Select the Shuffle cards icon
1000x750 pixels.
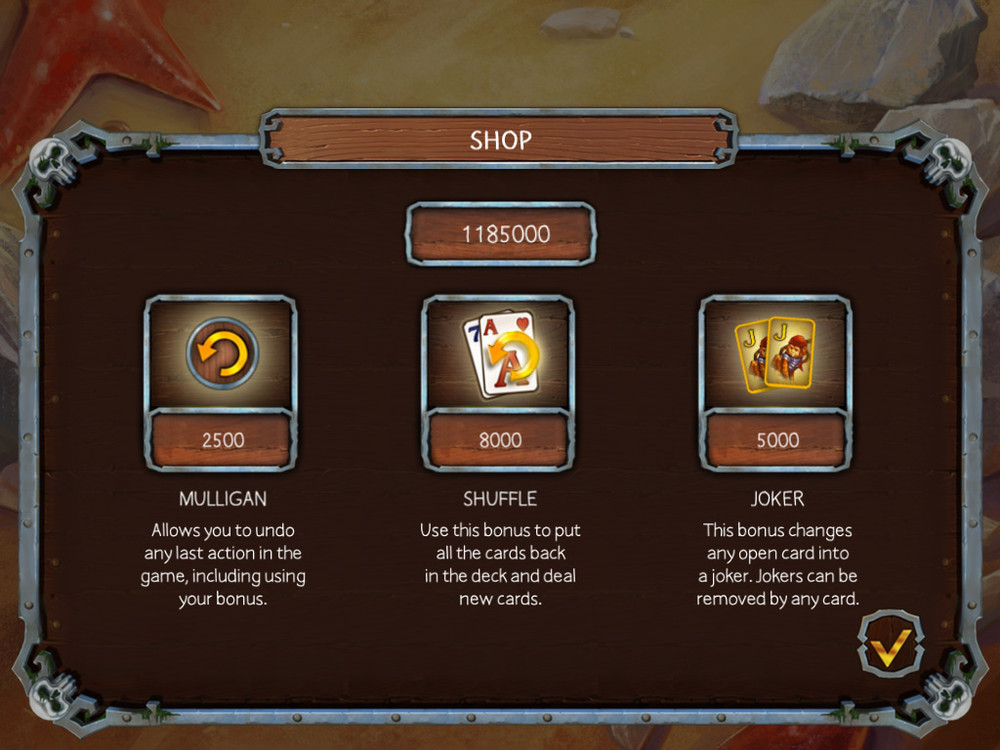pos(499,353)
